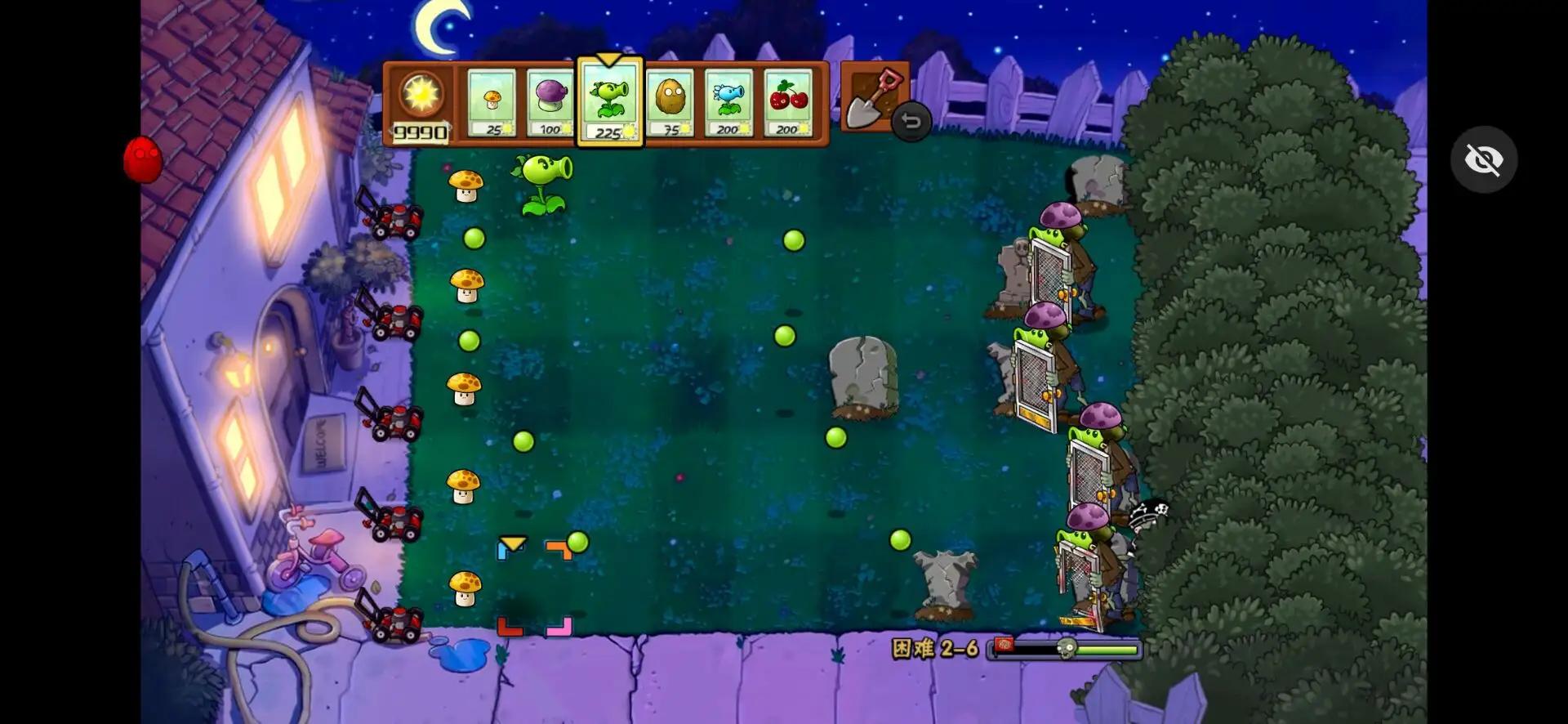Image resolution: width=1568 pixels, height=724 pixels.
Task: Tap the red floating recorder bubble
Action: (141, 160)
